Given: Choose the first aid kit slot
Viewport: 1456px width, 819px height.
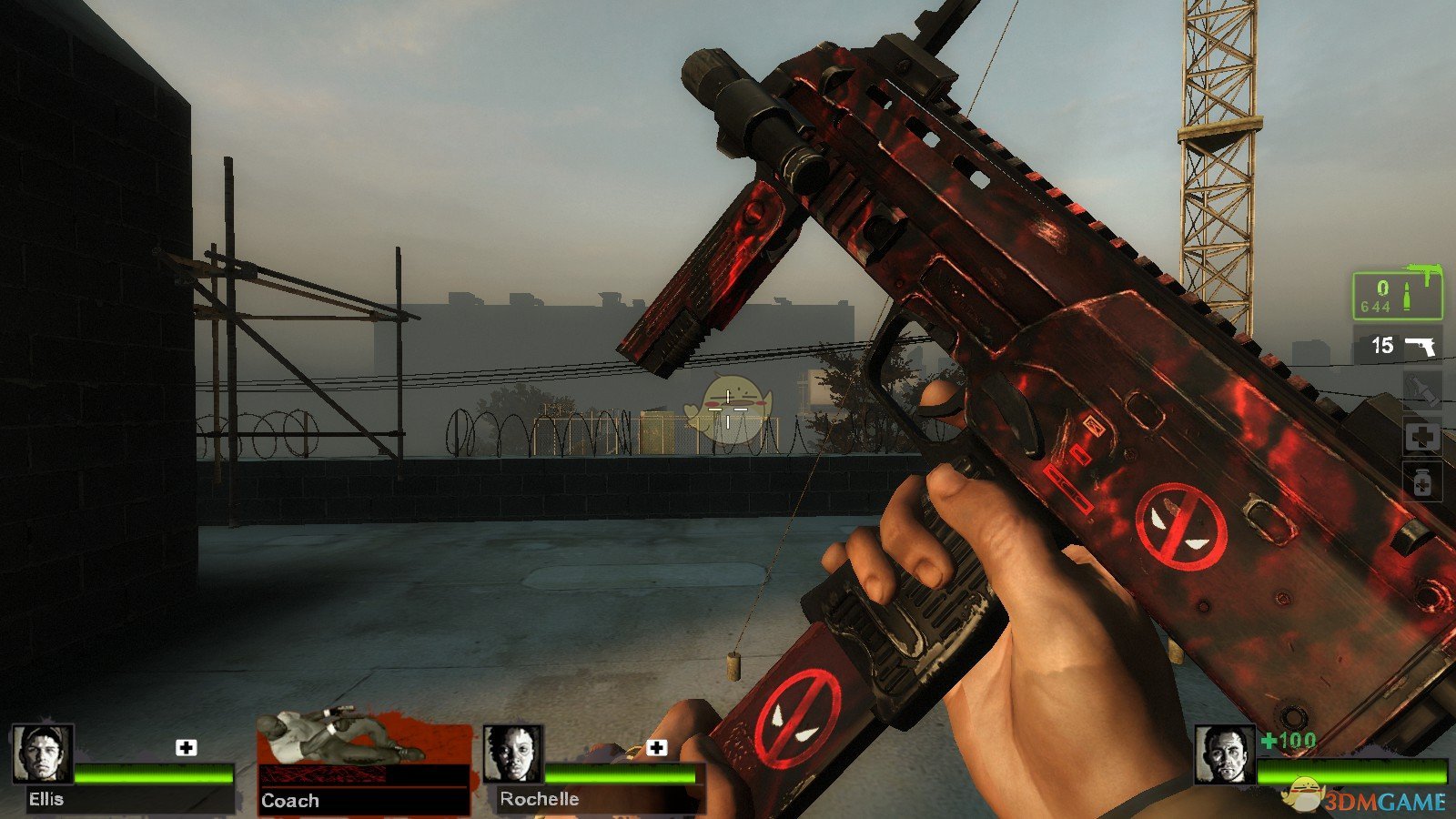Looking at the screenshot, I should 1422,438.
